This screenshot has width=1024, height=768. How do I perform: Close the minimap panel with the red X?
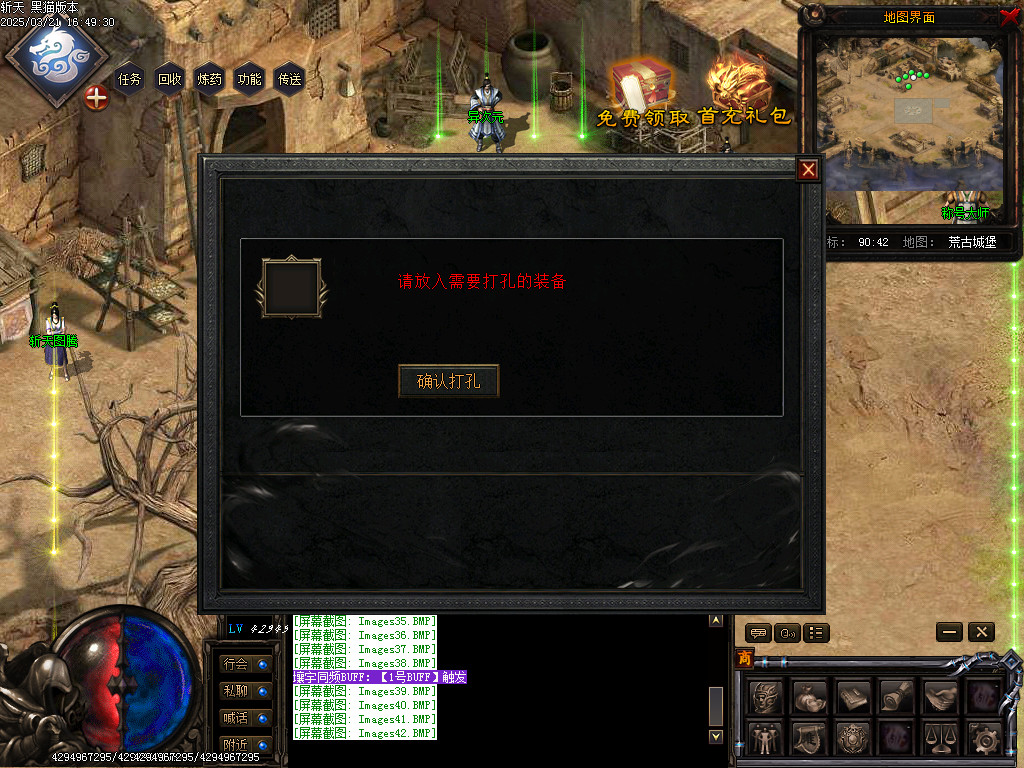[1008, 16]
